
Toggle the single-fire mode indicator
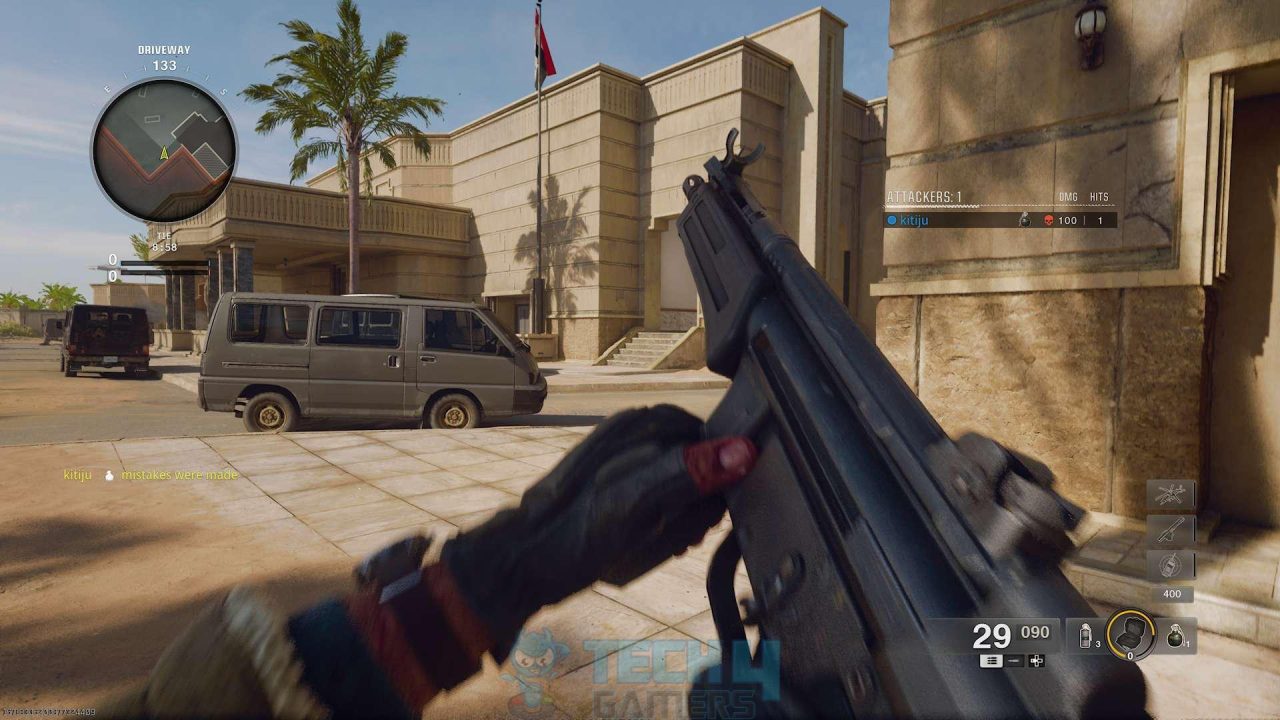[x=1013, y=661]
